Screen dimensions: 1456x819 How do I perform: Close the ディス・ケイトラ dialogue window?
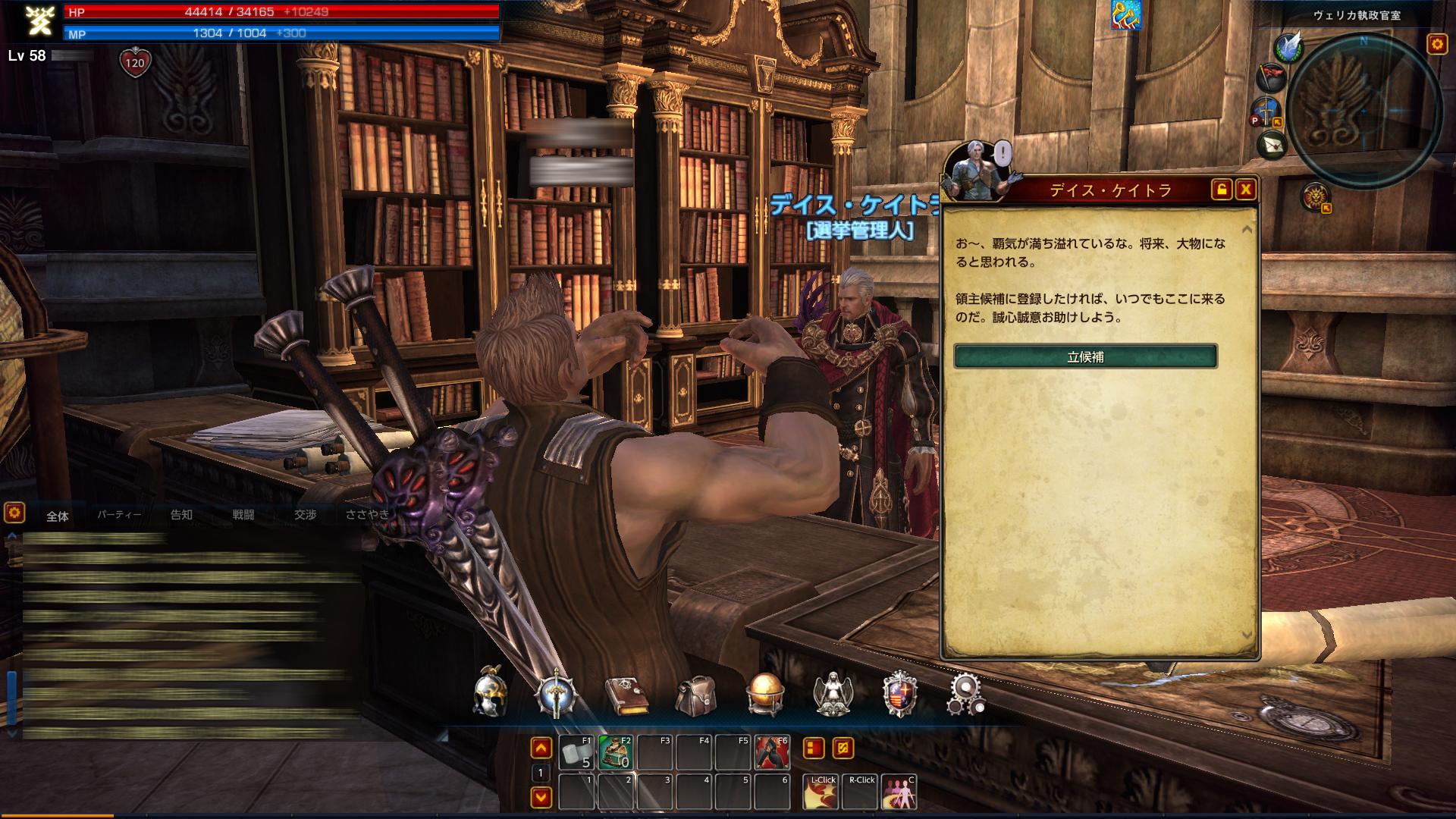(x=1245, y=190)
